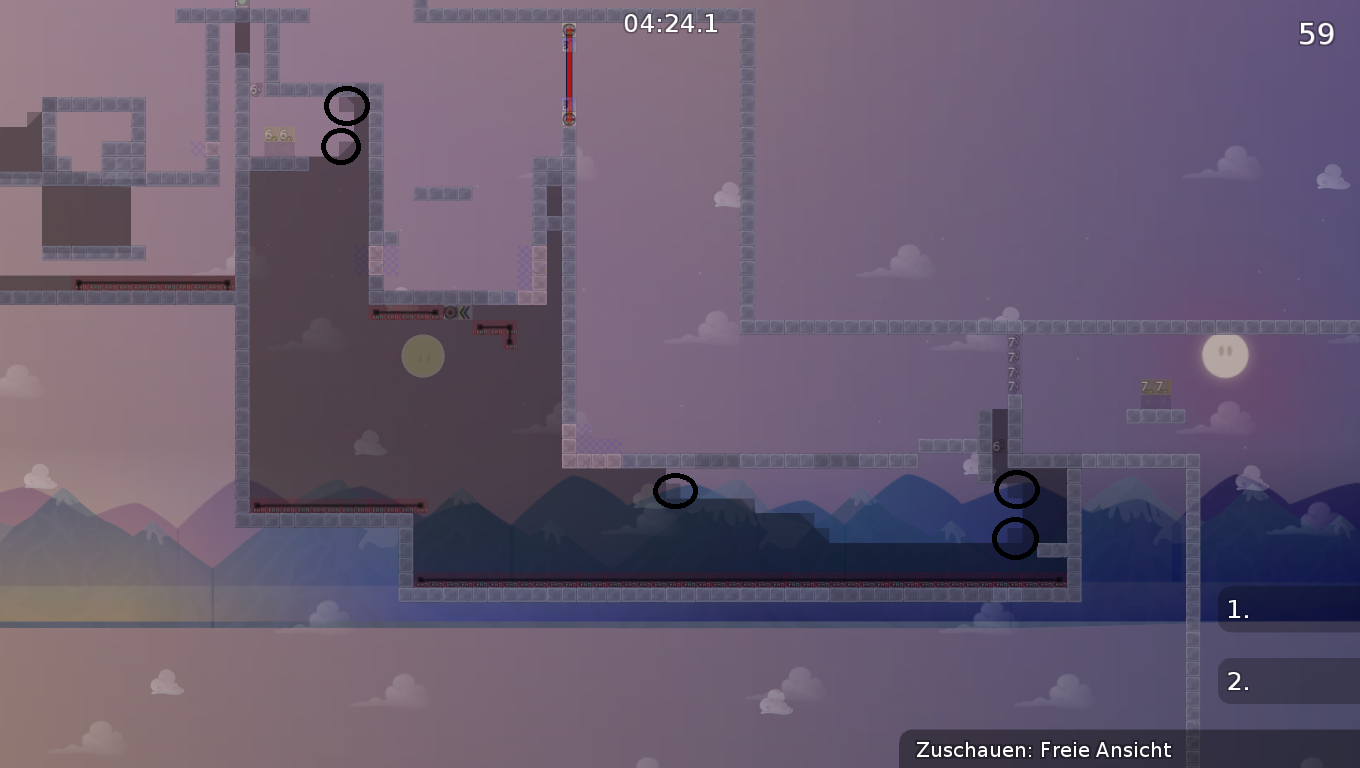Expand the second-place scoreboard entry labeled 2.
Image resolution: width=1360 pixels, height=768 pixels.
[1290, 681]
